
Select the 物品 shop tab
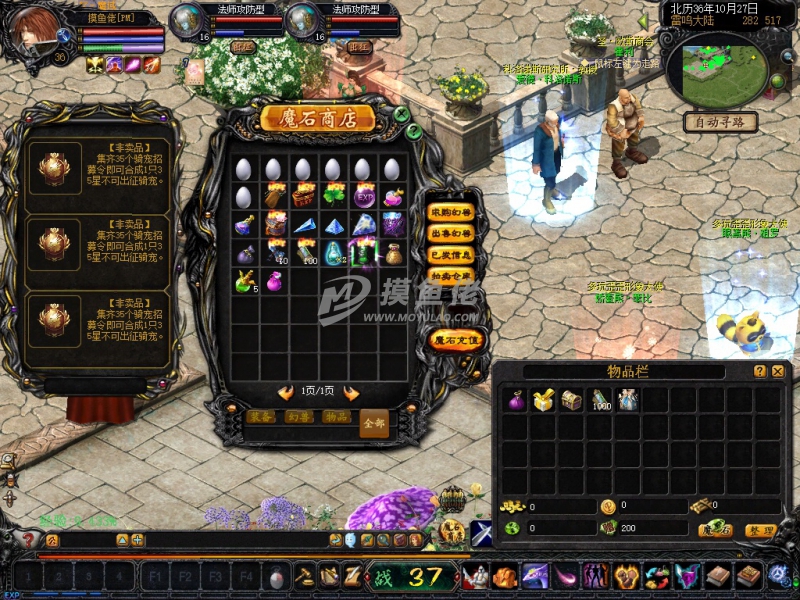point(336,417)
